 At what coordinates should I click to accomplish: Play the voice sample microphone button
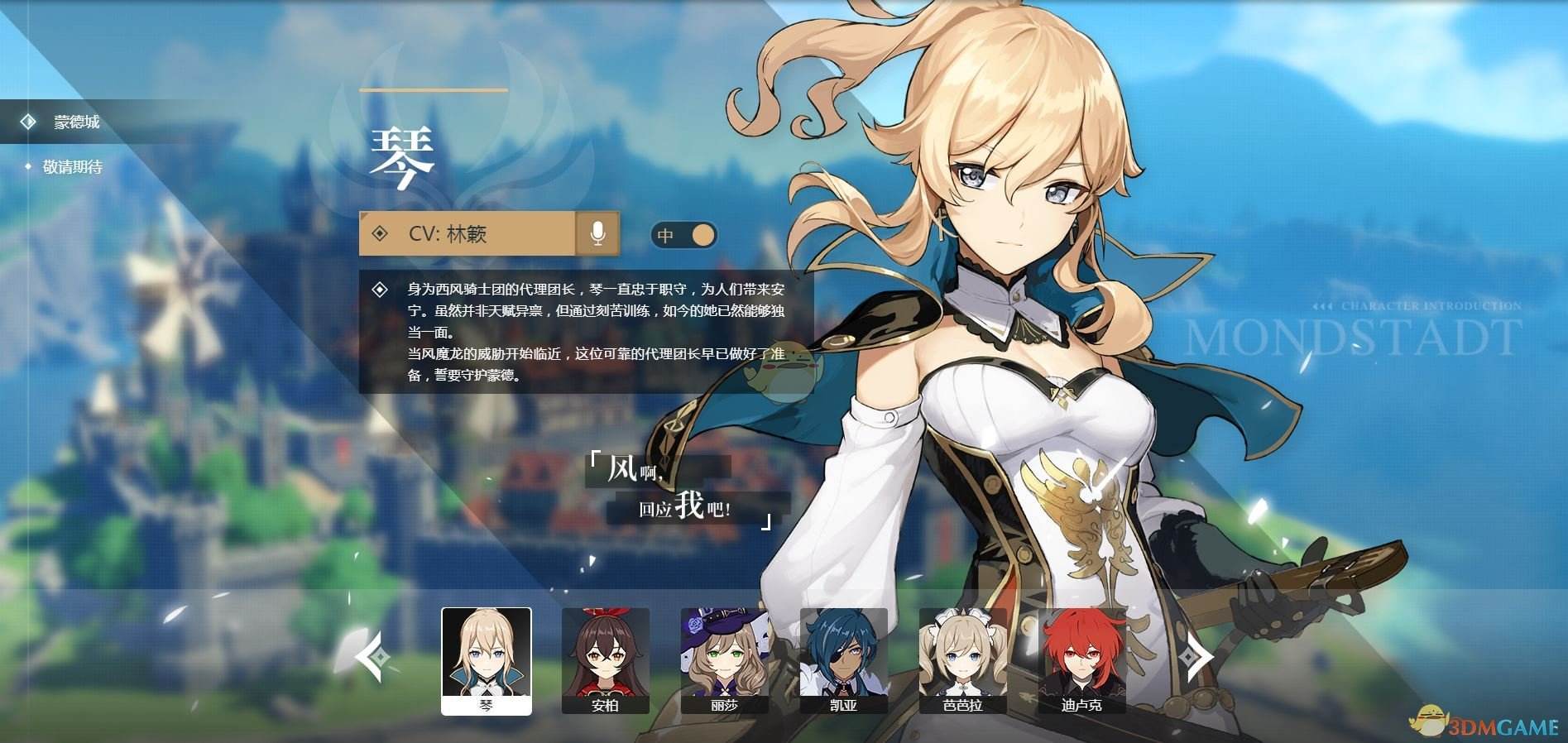click(x=597, y=234)
